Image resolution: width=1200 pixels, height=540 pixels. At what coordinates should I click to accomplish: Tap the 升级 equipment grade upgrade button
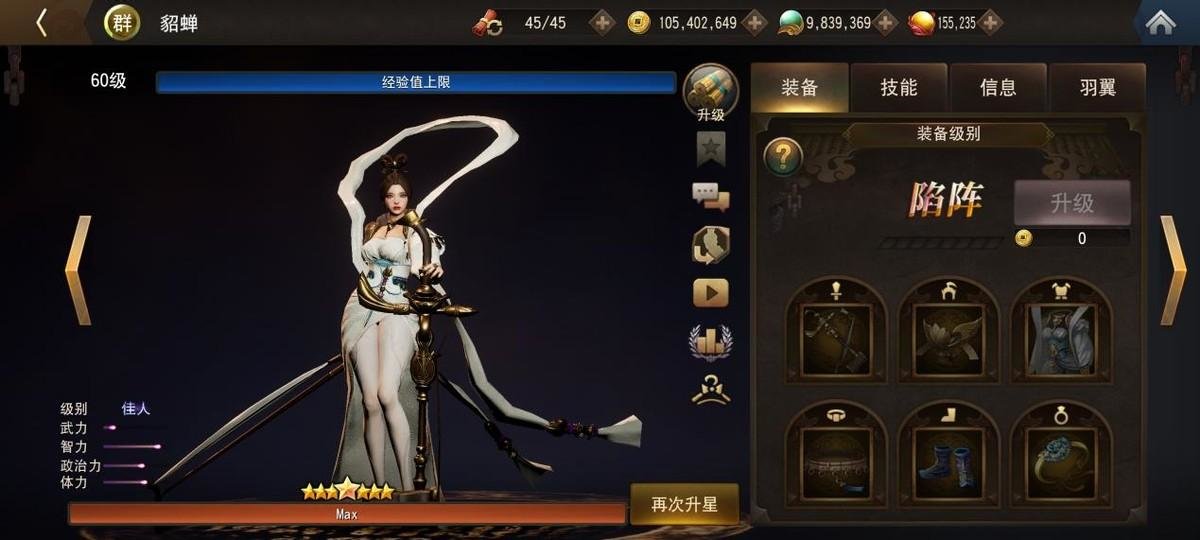click(x=1072, y=203)
